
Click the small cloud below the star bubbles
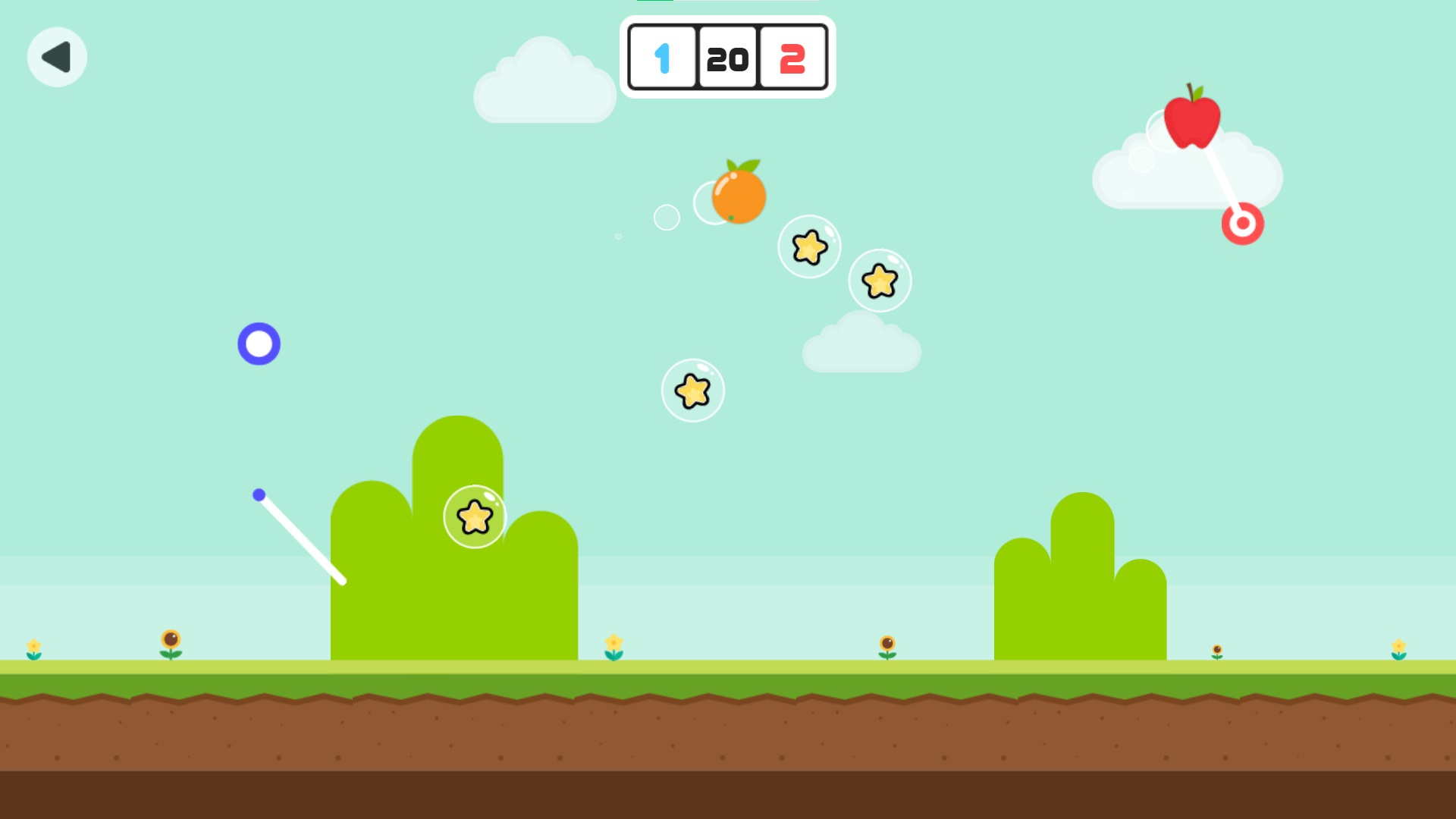click(861, 345)
